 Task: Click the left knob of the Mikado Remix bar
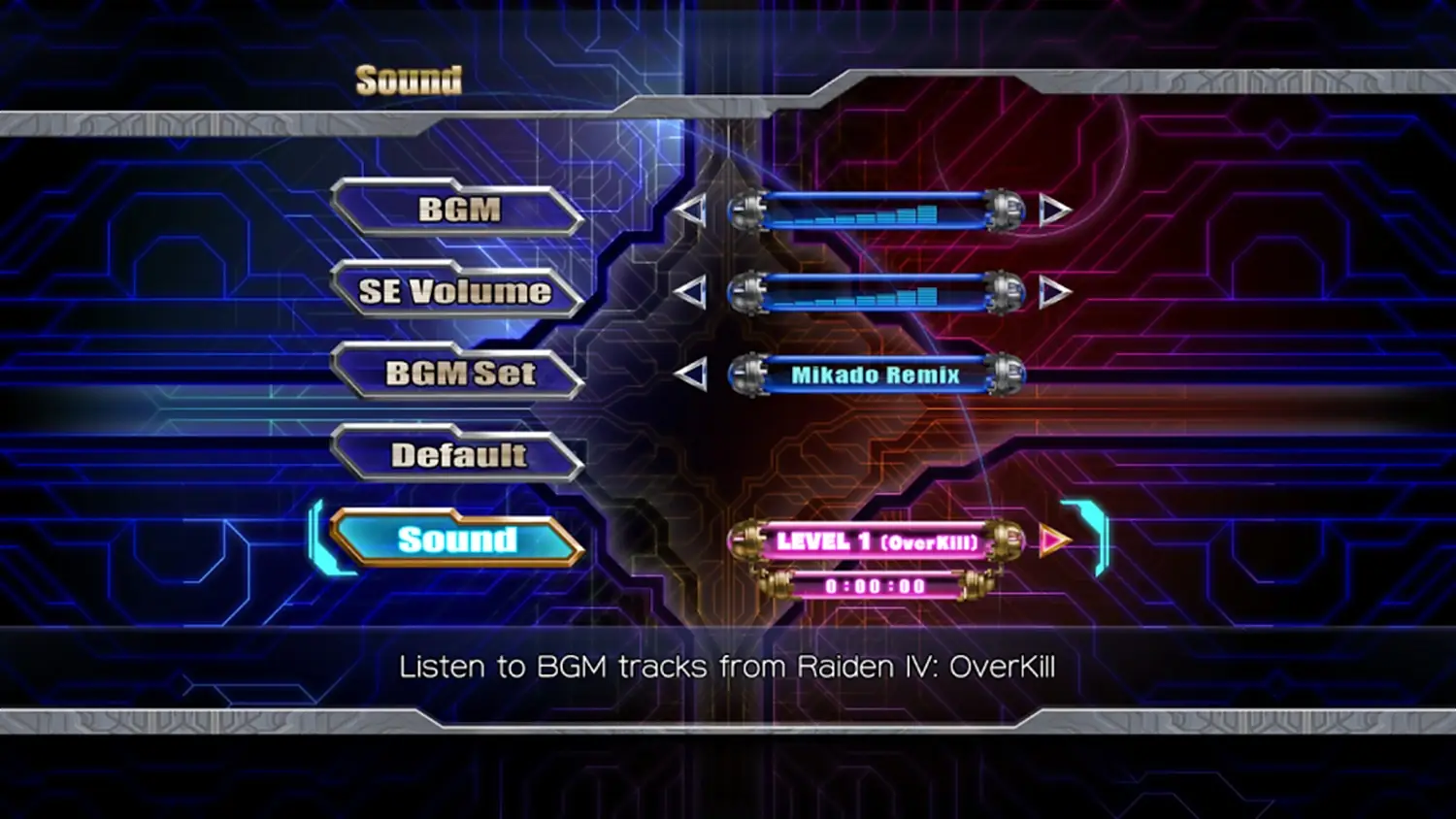(747, 374)
